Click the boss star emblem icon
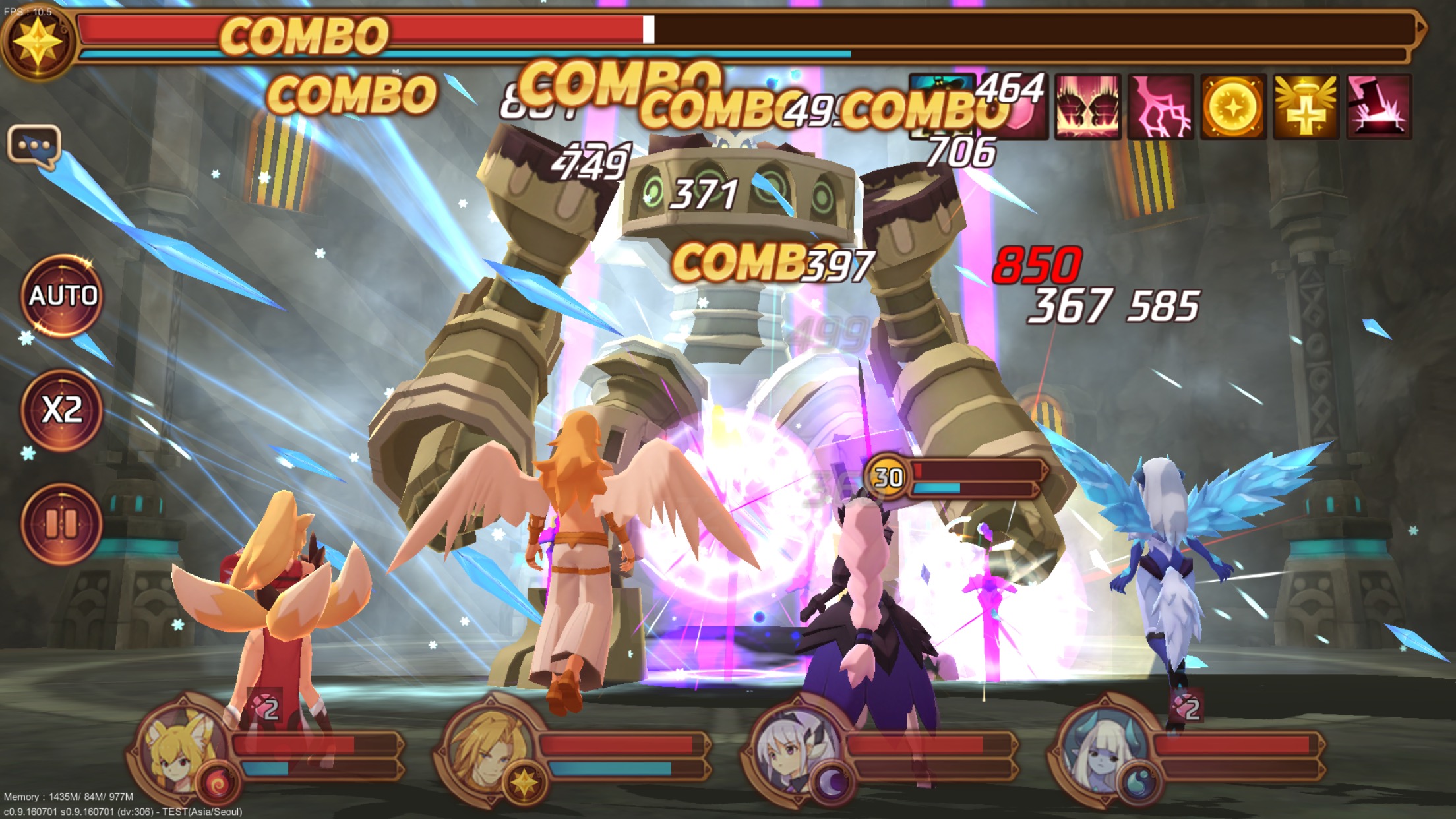 coord(38,41)
